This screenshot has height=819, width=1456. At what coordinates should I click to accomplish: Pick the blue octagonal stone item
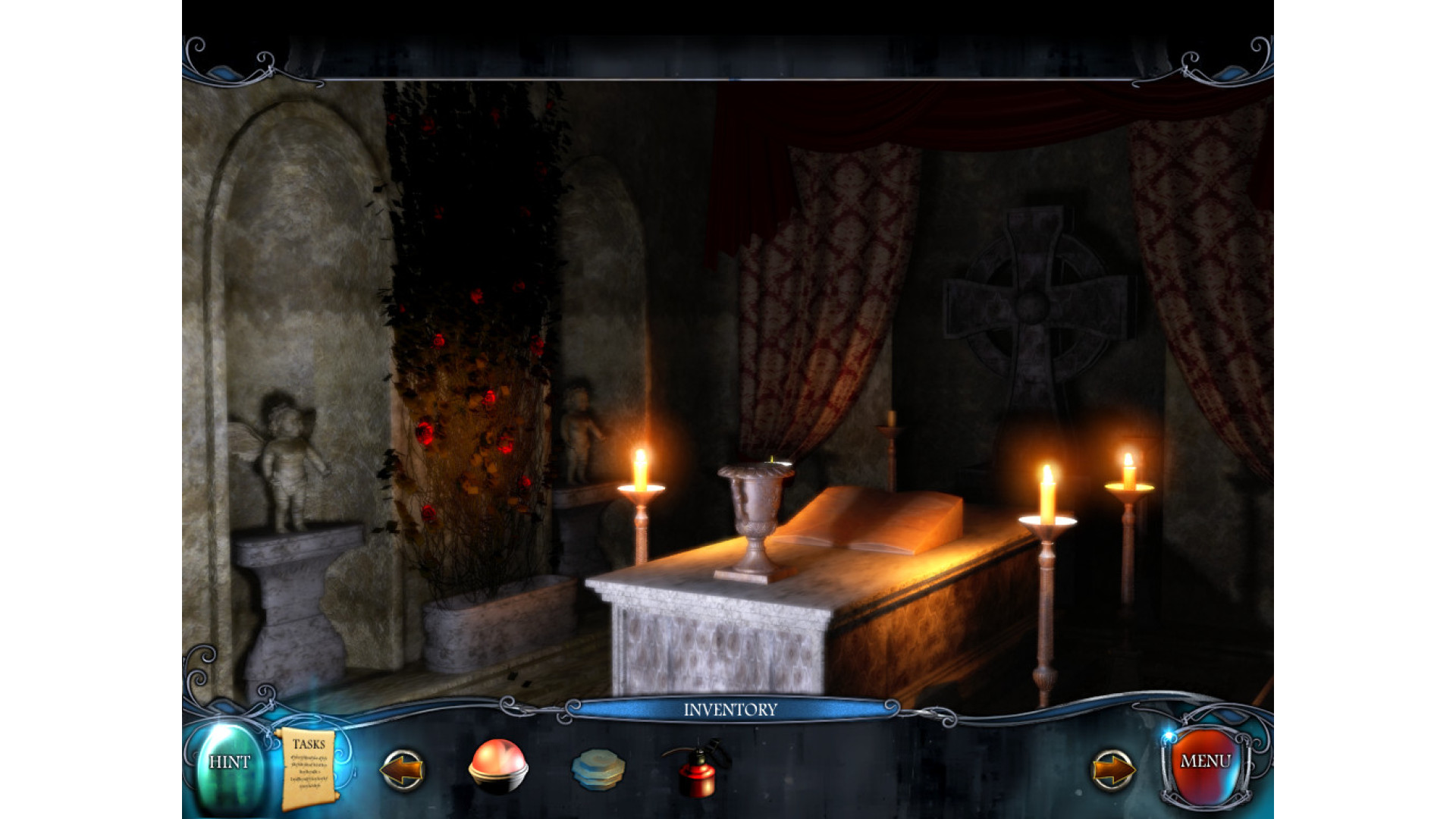tap(598, 769)
